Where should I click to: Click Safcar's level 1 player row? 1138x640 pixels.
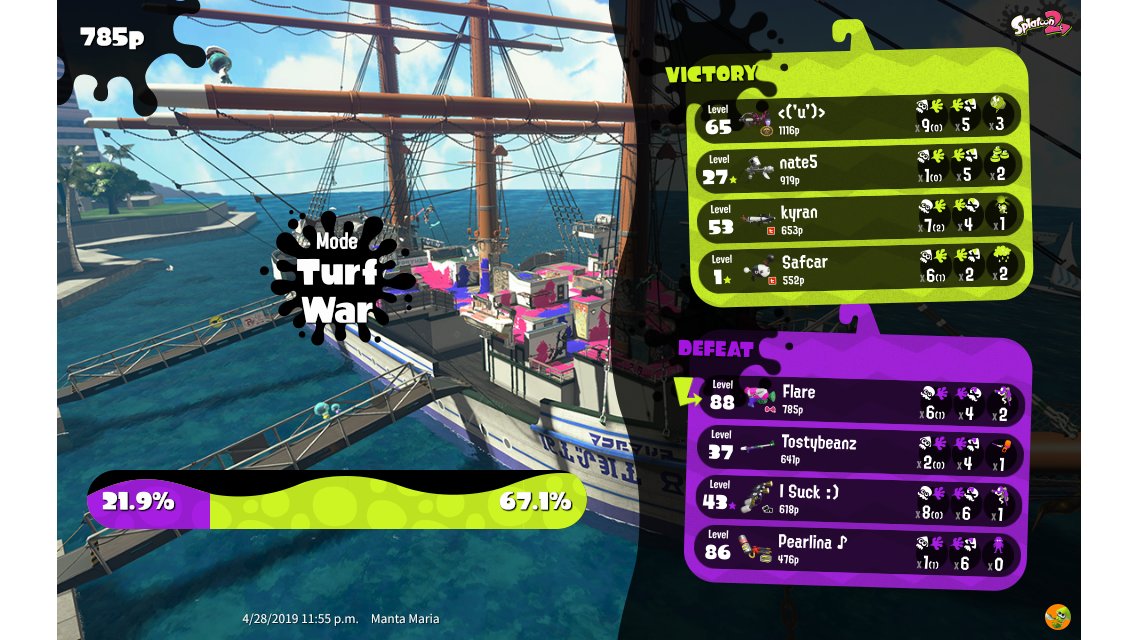[x=858, y=268]
